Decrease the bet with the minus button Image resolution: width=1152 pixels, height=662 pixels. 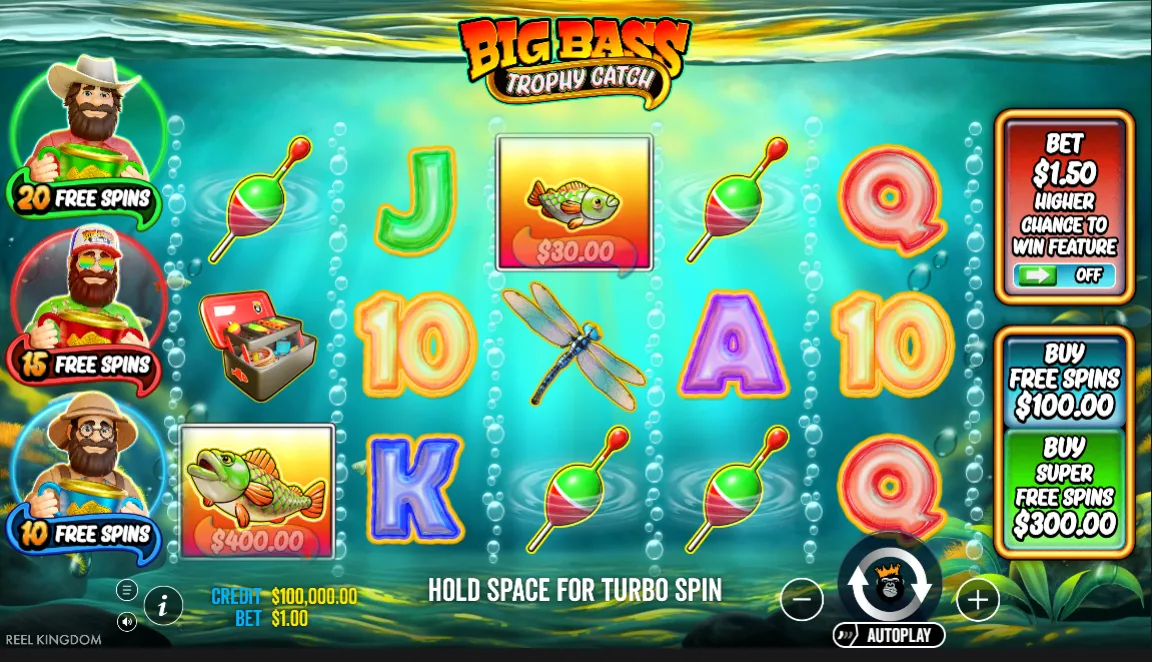click(x=802, y=600)
